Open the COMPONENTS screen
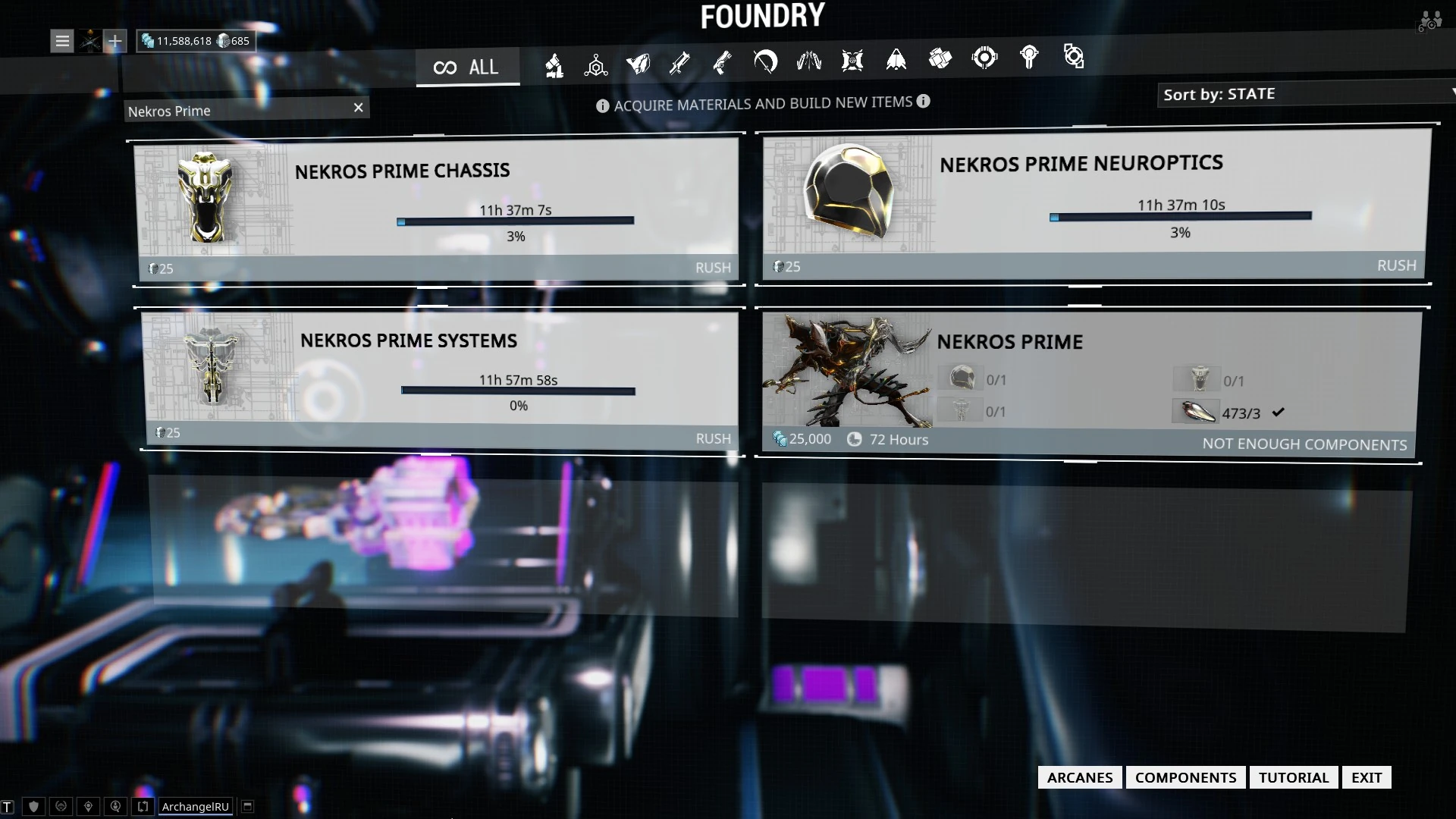 1186,777
